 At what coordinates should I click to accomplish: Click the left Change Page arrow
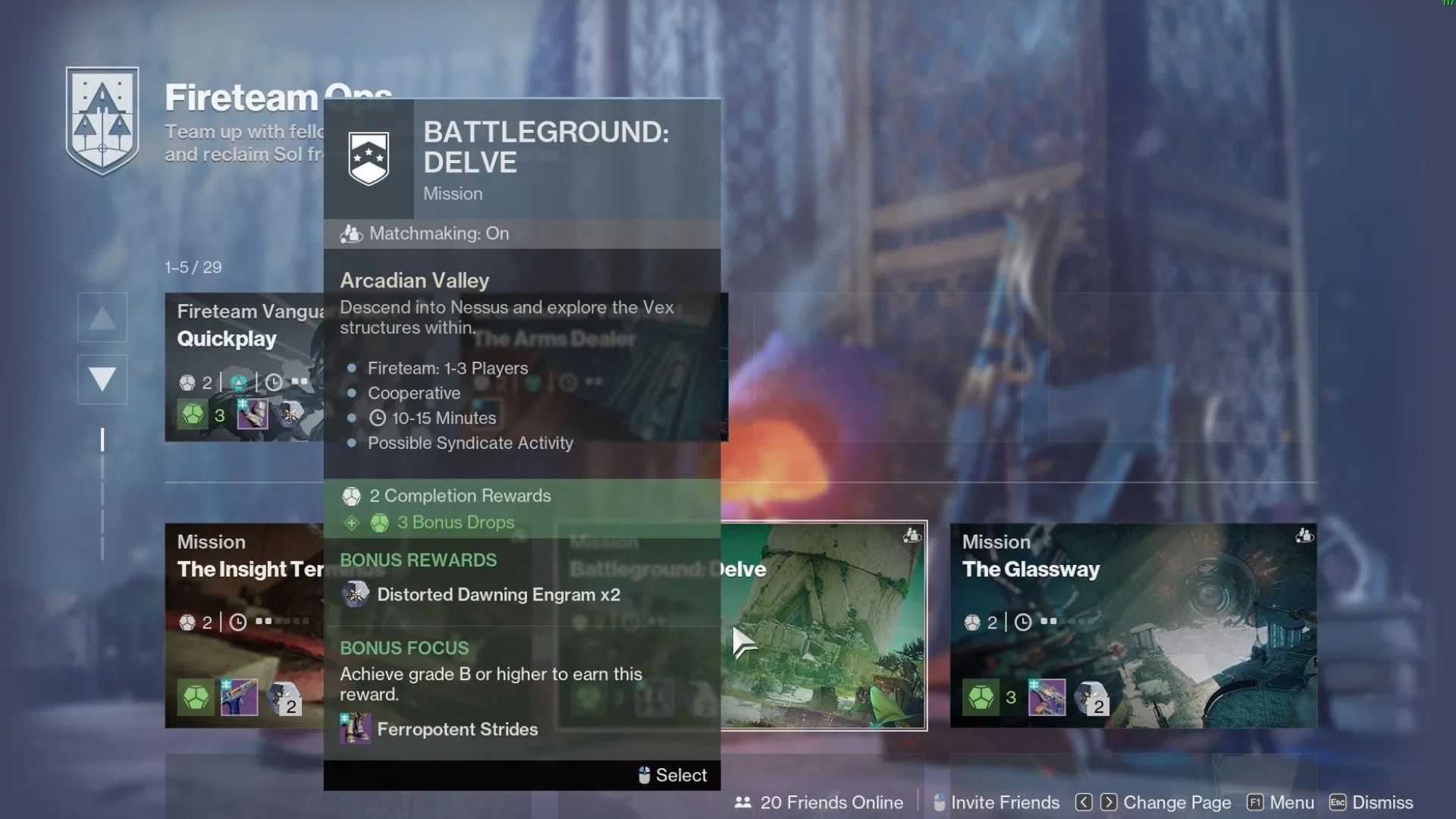(1083, 802)
